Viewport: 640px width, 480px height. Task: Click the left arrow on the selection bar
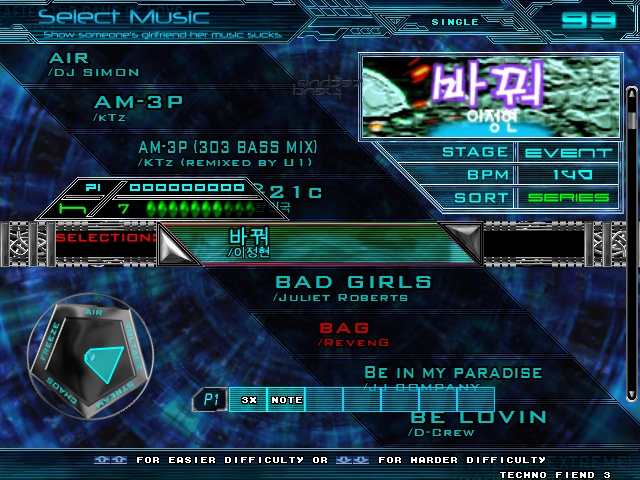(x=180, y=243)
